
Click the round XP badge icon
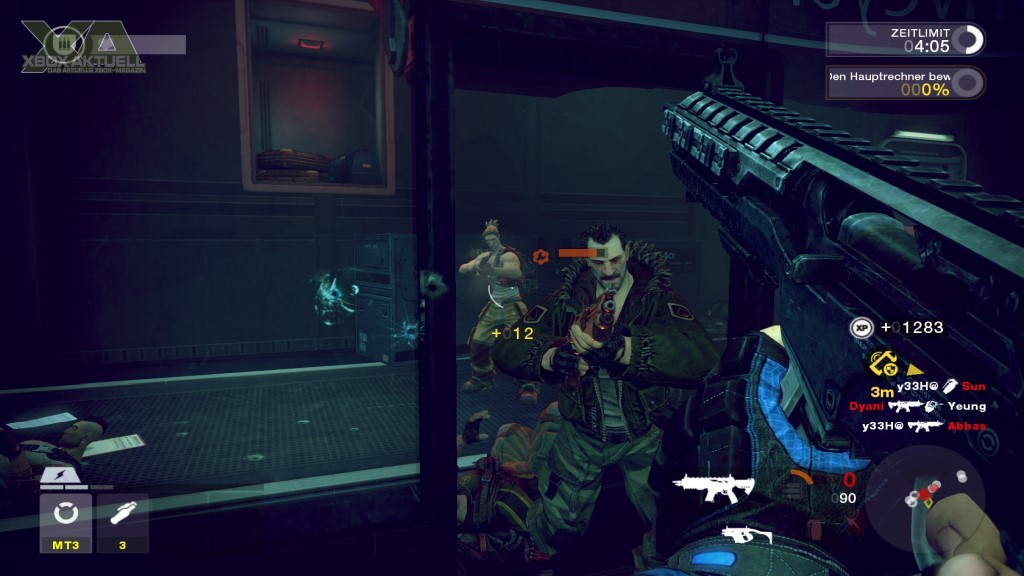point(862,328)
